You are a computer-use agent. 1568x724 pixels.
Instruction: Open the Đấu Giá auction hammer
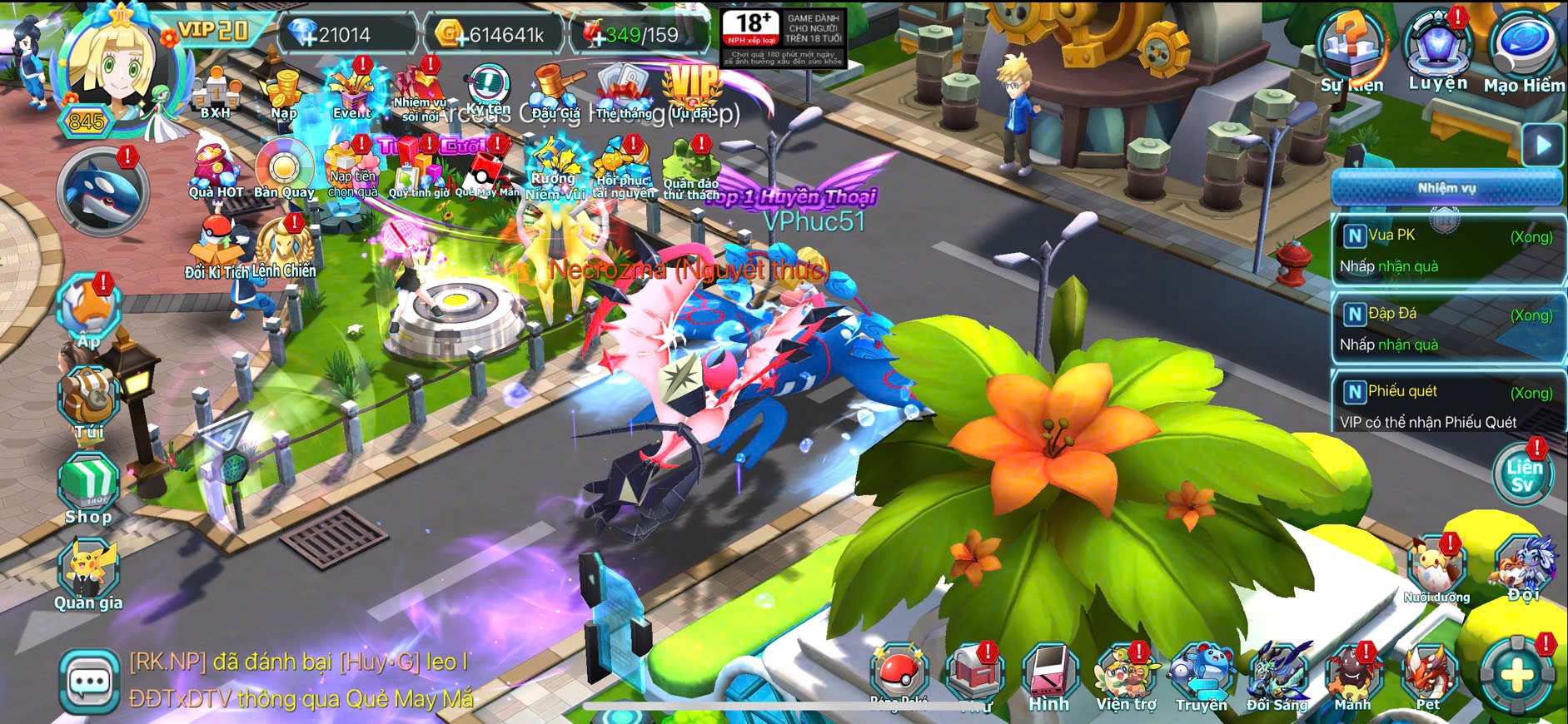(x=555, y=90)
